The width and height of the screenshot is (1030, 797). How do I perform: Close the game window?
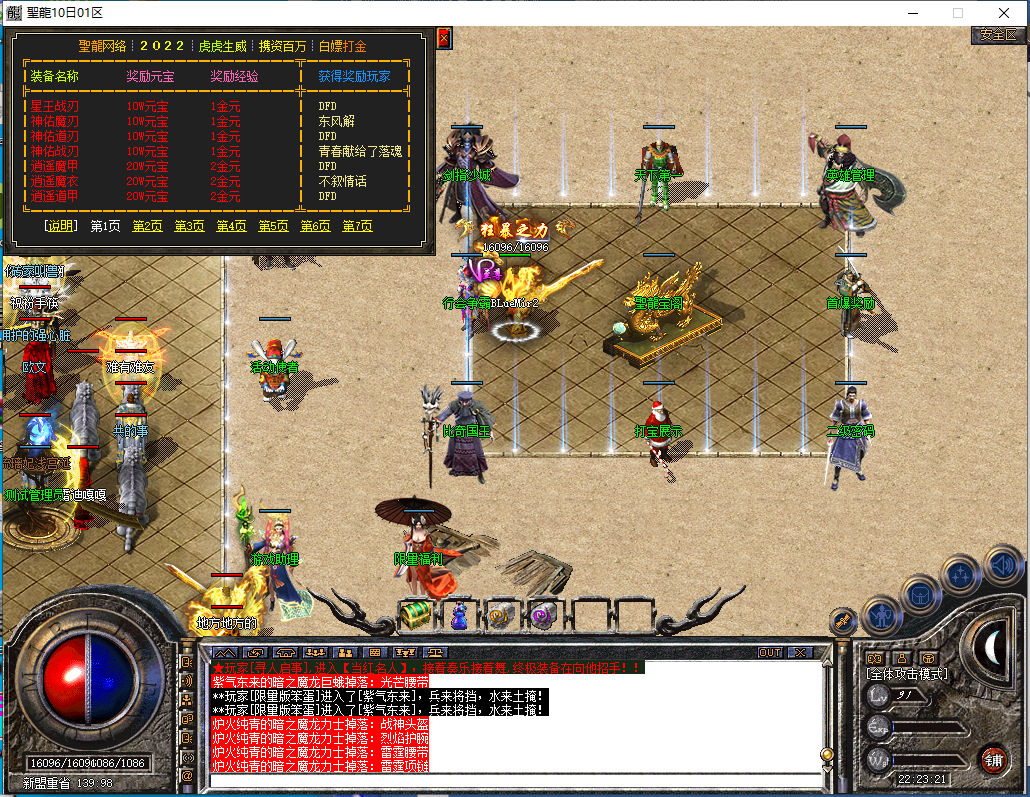tap(1004, 13)
